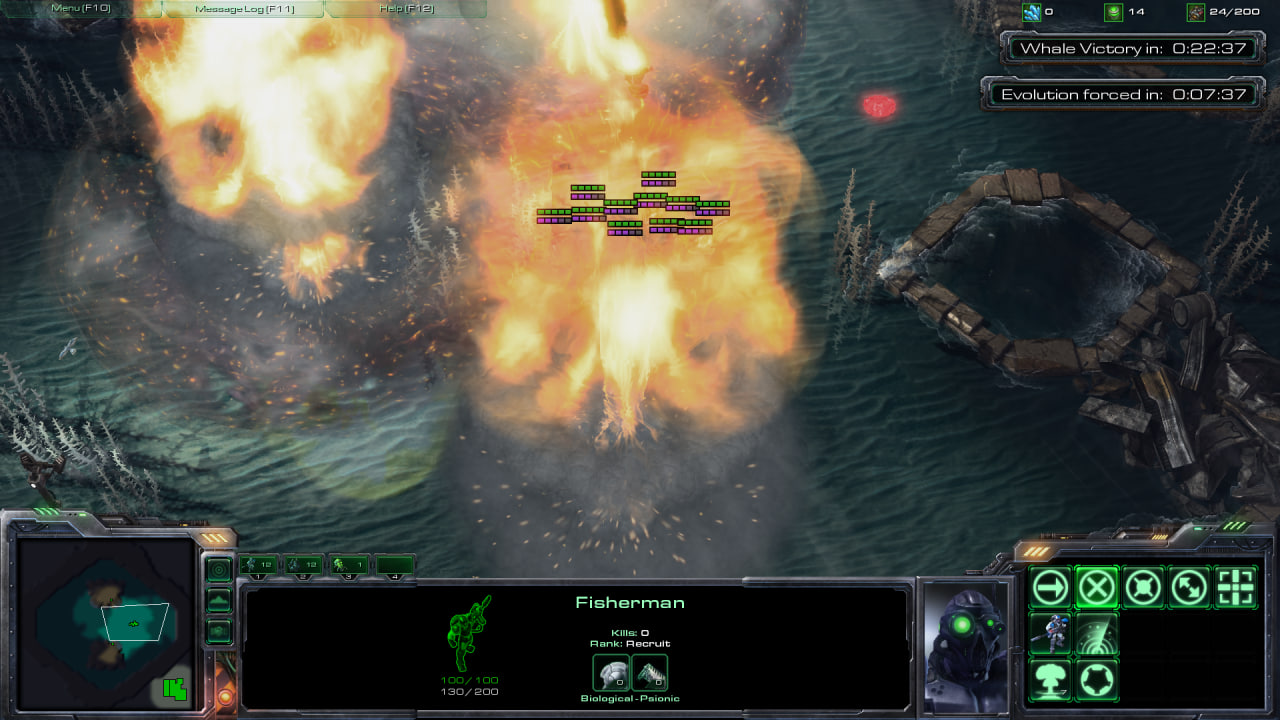Select control group 1 tab

click(x=258, y=566)
